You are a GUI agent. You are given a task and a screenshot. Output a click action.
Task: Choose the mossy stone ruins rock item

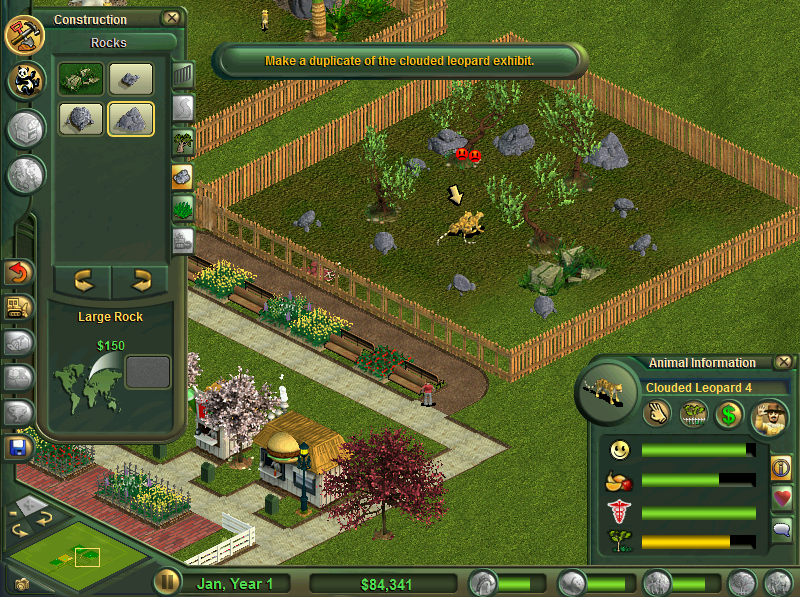pyautogui.click(x=81, y=80)
